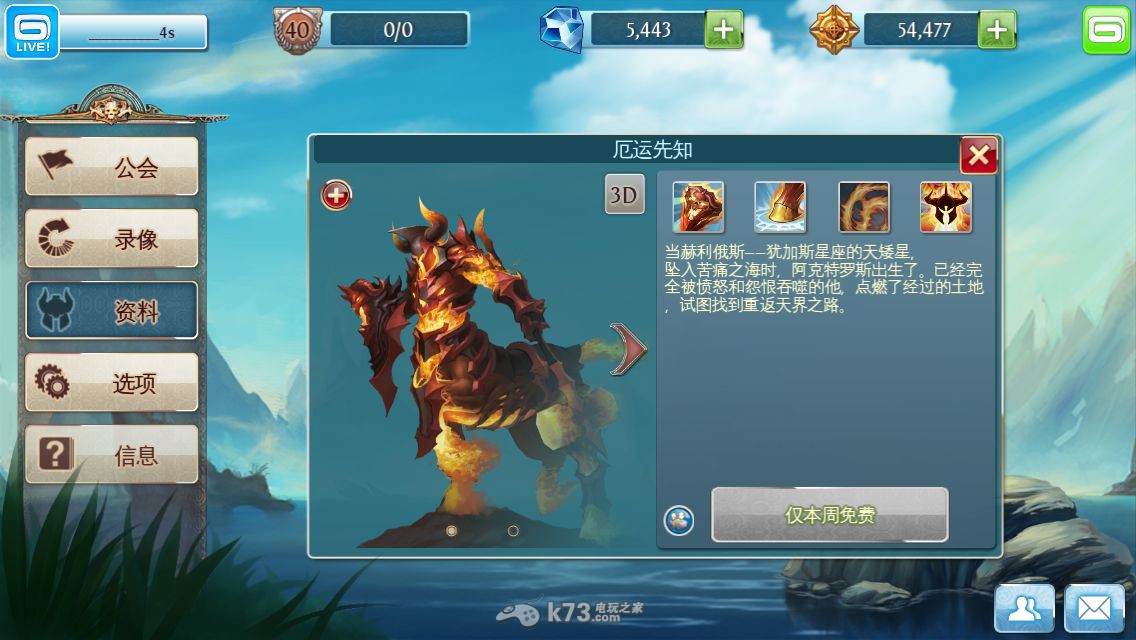Open the 信息 info menu
This screenshot has height=640, width=1136.
pos(112,455)
